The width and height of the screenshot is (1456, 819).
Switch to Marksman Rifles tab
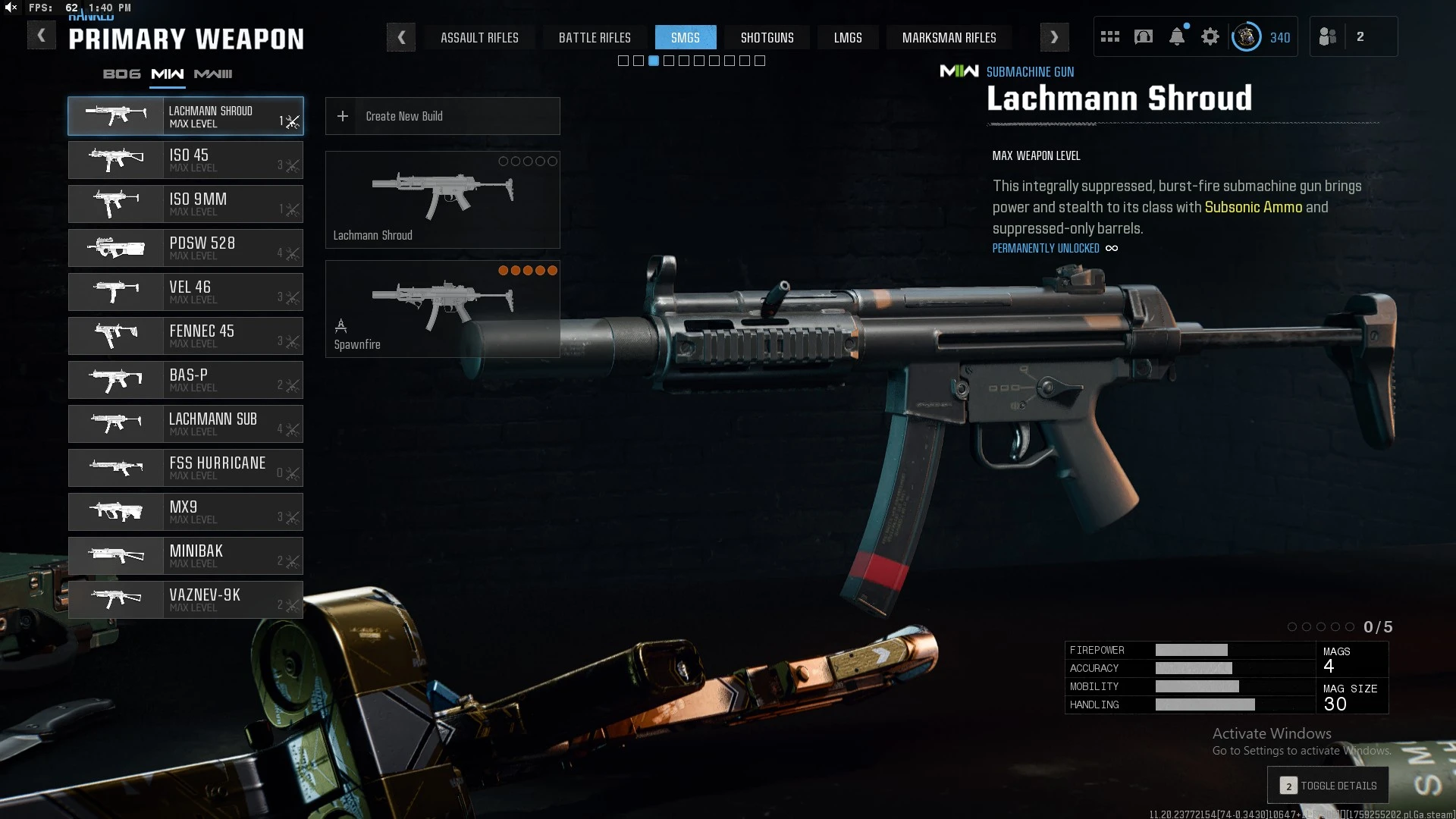949,37
